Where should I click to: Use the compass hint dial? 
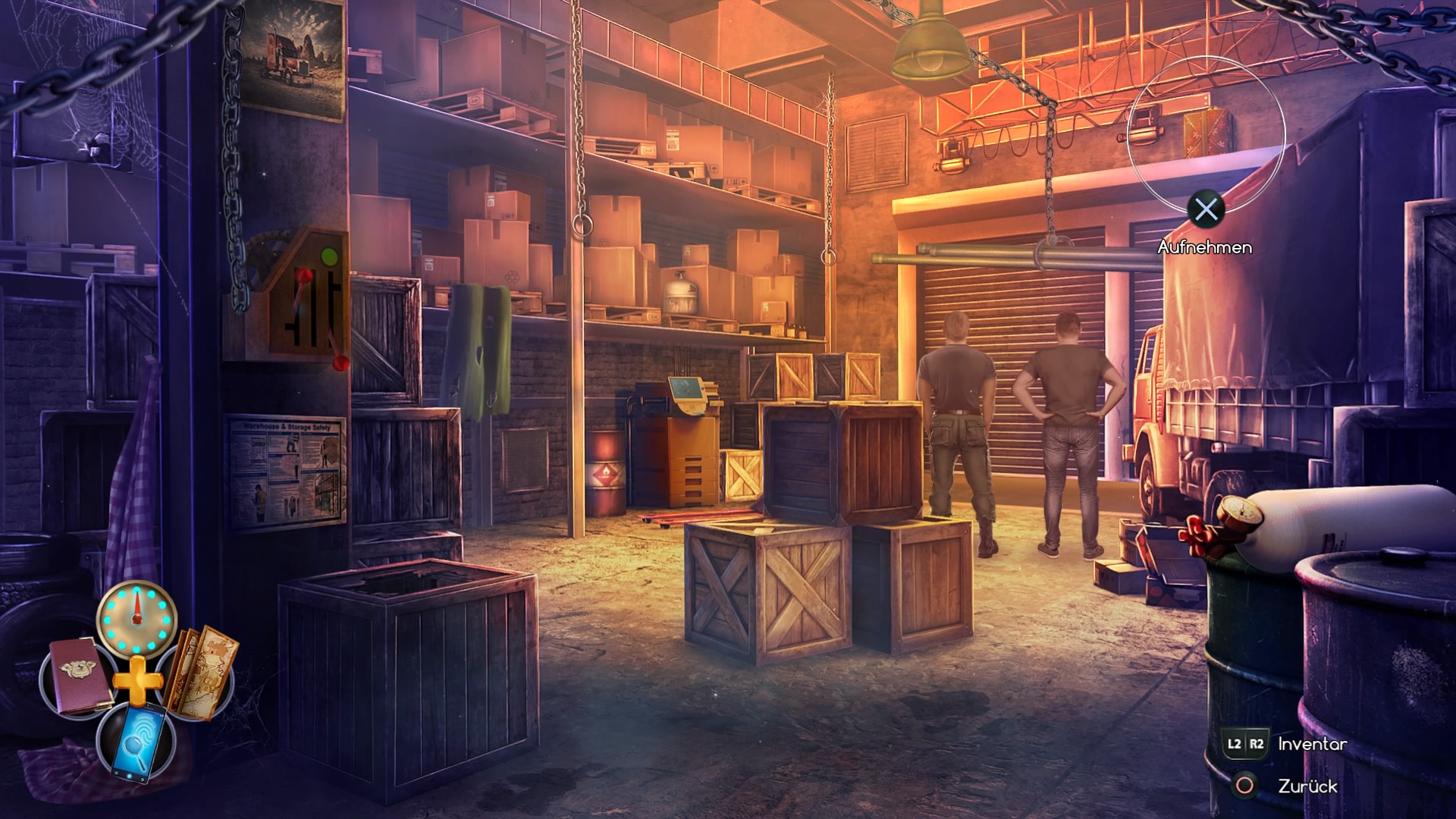click(137, 617)
